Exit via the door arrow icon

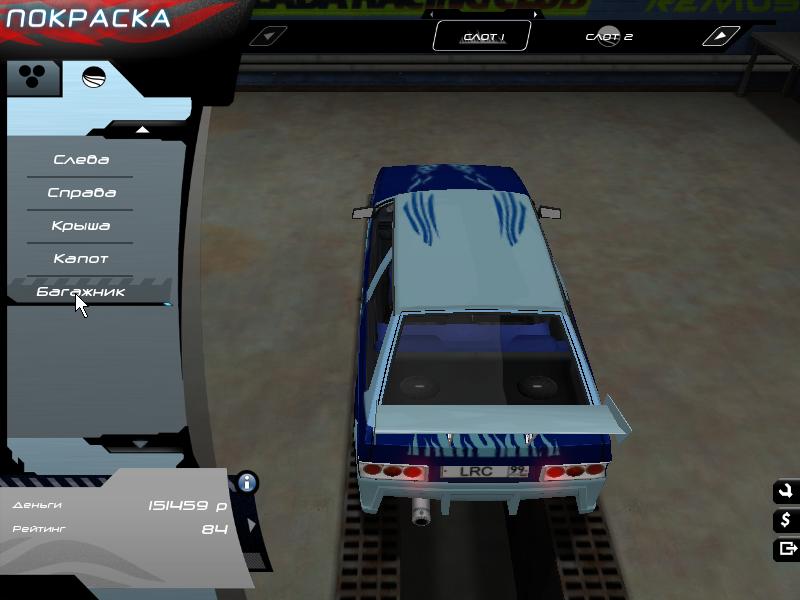(785, 548)
